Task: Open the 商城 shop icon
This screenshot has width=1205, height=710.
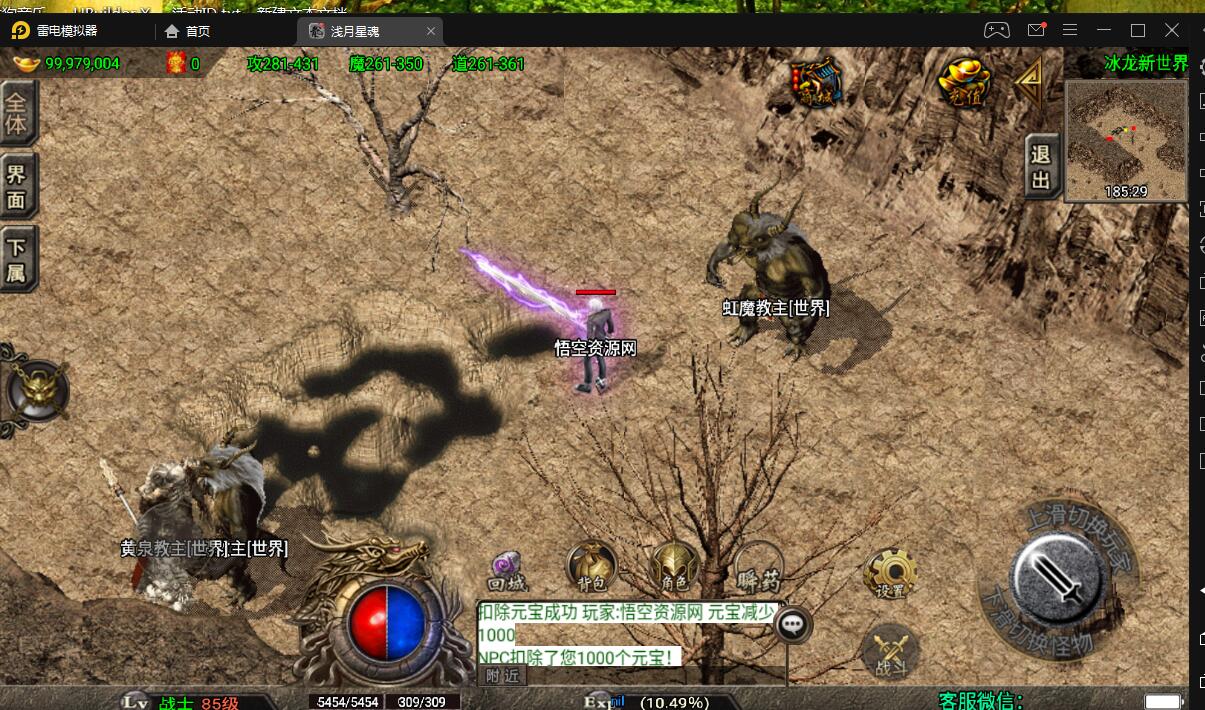Action: [x=817, y=83]
